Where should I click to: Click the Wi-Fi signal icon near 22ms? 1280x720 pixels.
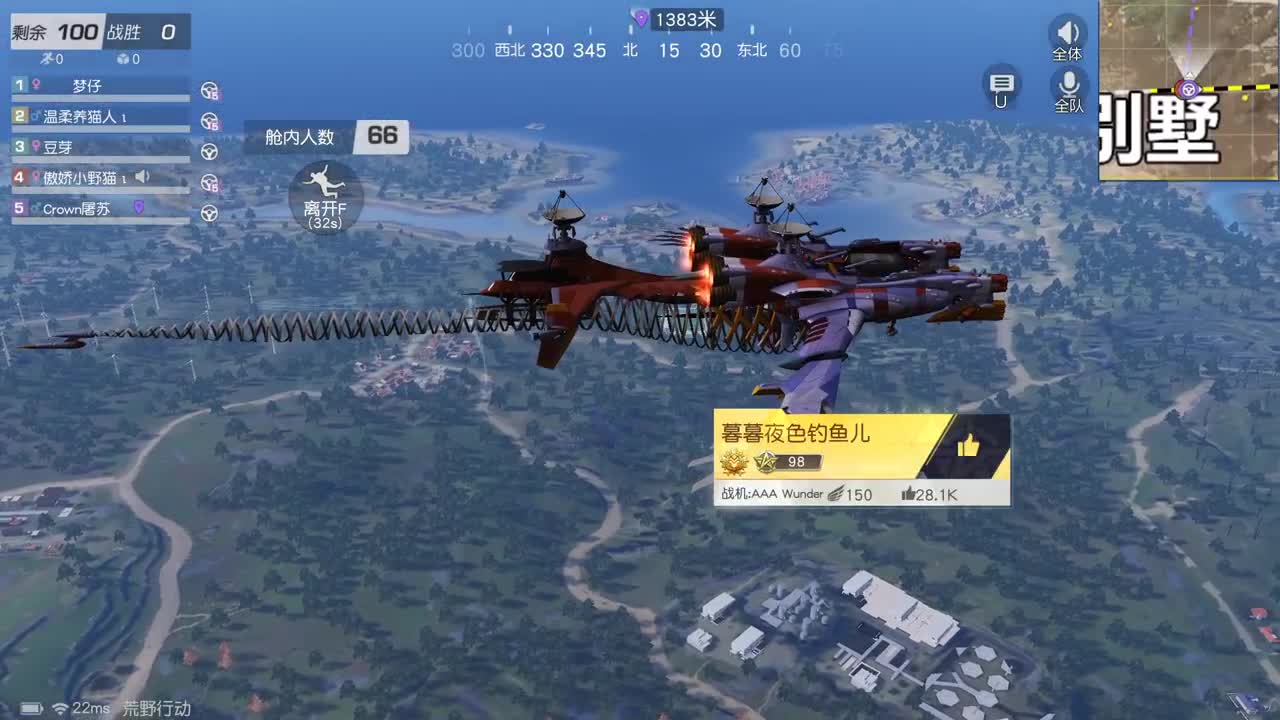click(60, 707)
